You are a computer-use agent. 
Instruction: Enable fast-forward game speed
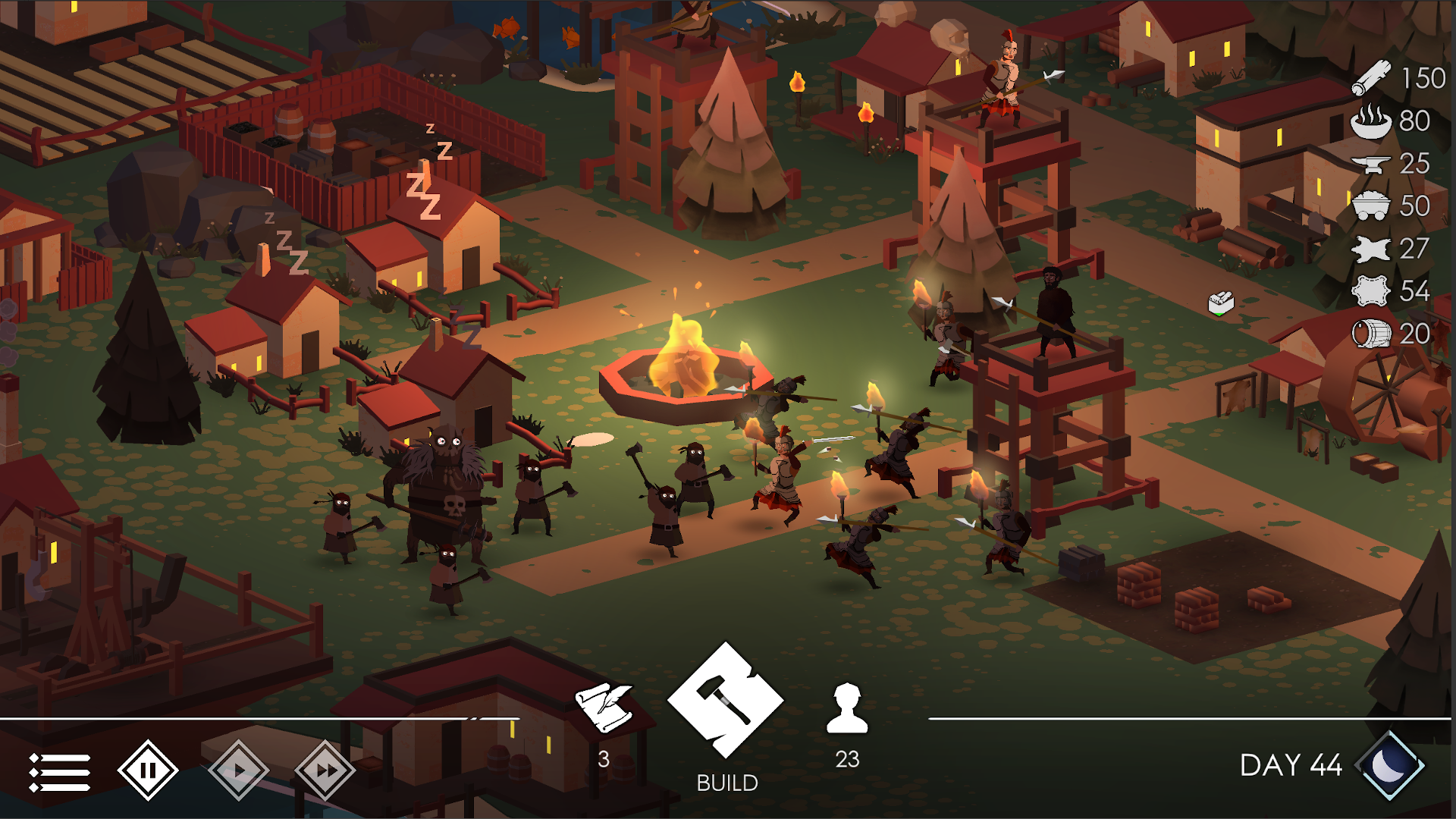coord(325,769)
